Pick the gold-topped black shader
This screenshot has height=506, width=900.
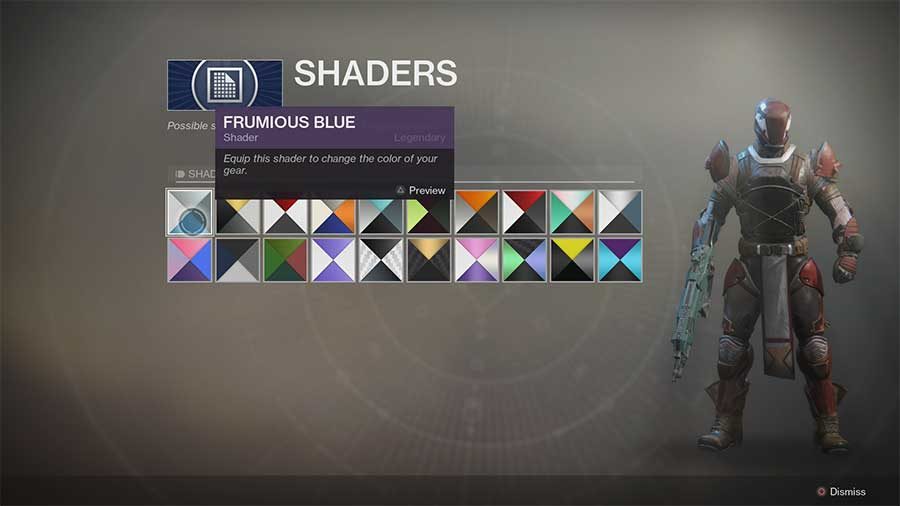point(428,260)
